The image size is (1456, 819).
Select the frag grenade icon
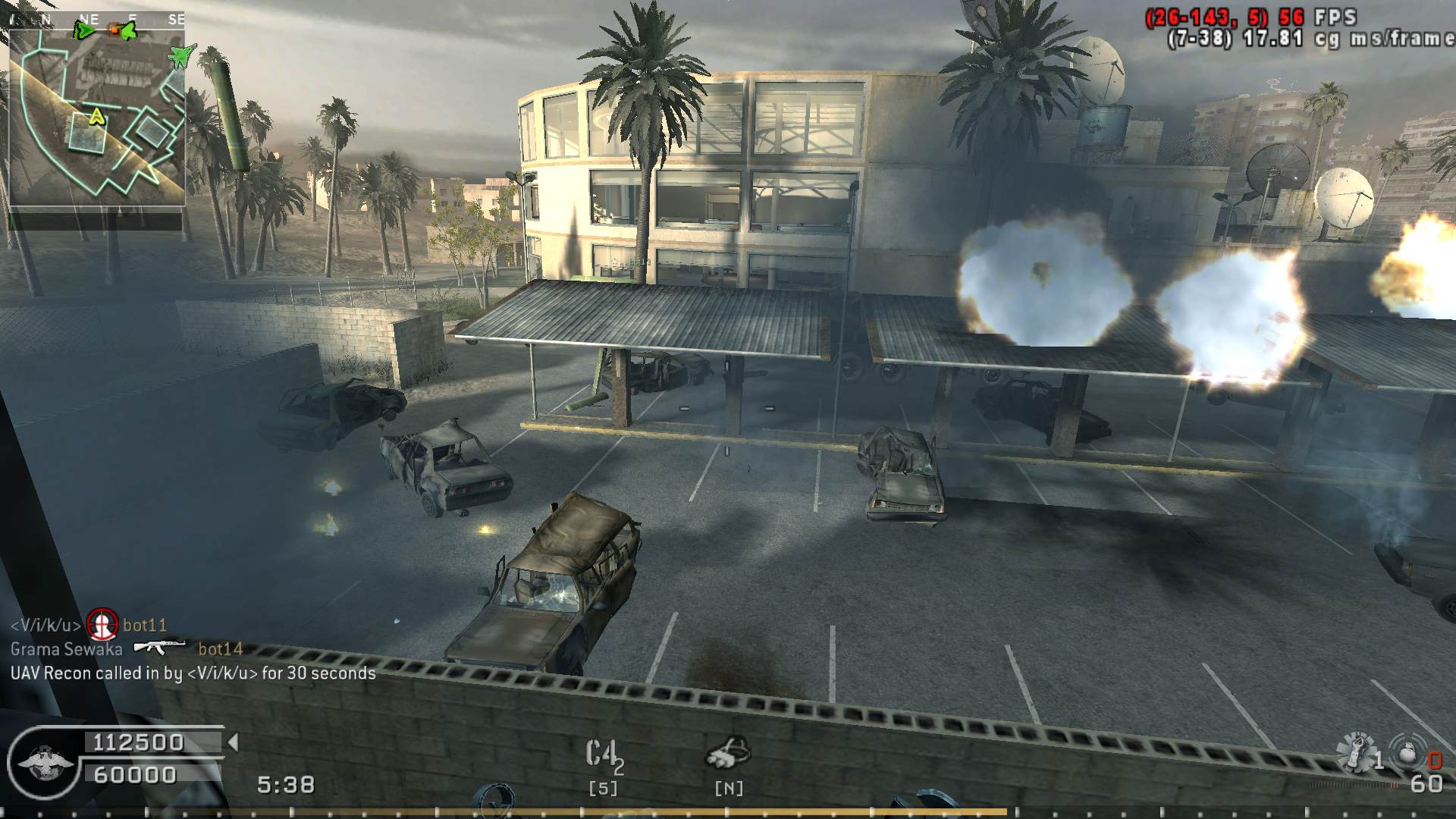click(1407, 753)
